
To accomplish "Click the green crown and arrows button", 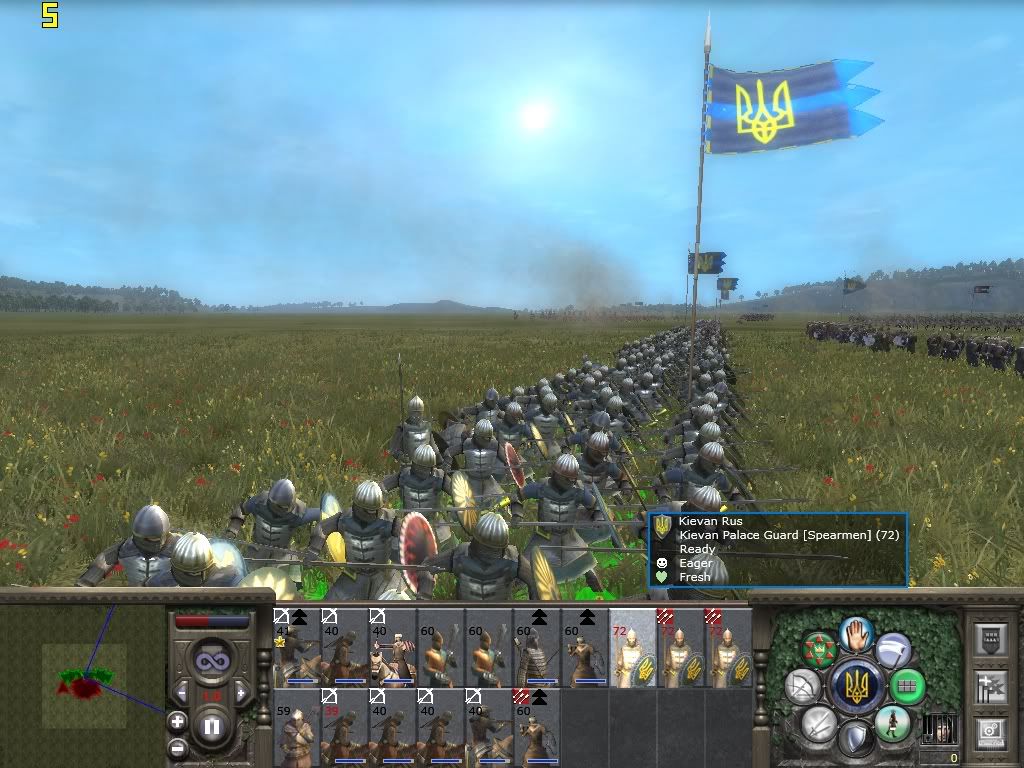I will pyautogui.click(x=819, y=650).
